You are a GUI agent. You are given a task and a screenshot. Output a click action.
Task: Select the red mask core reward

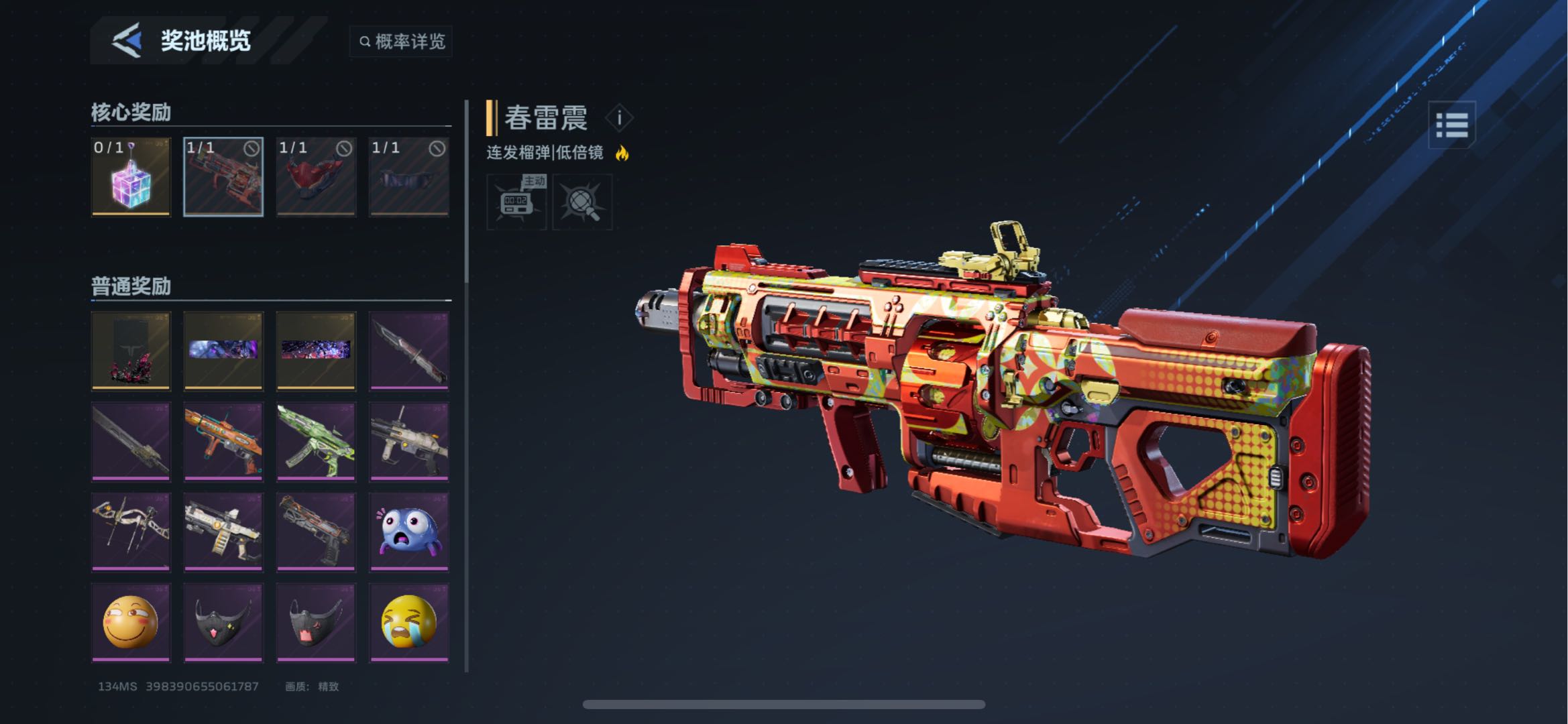pos(316,177)
